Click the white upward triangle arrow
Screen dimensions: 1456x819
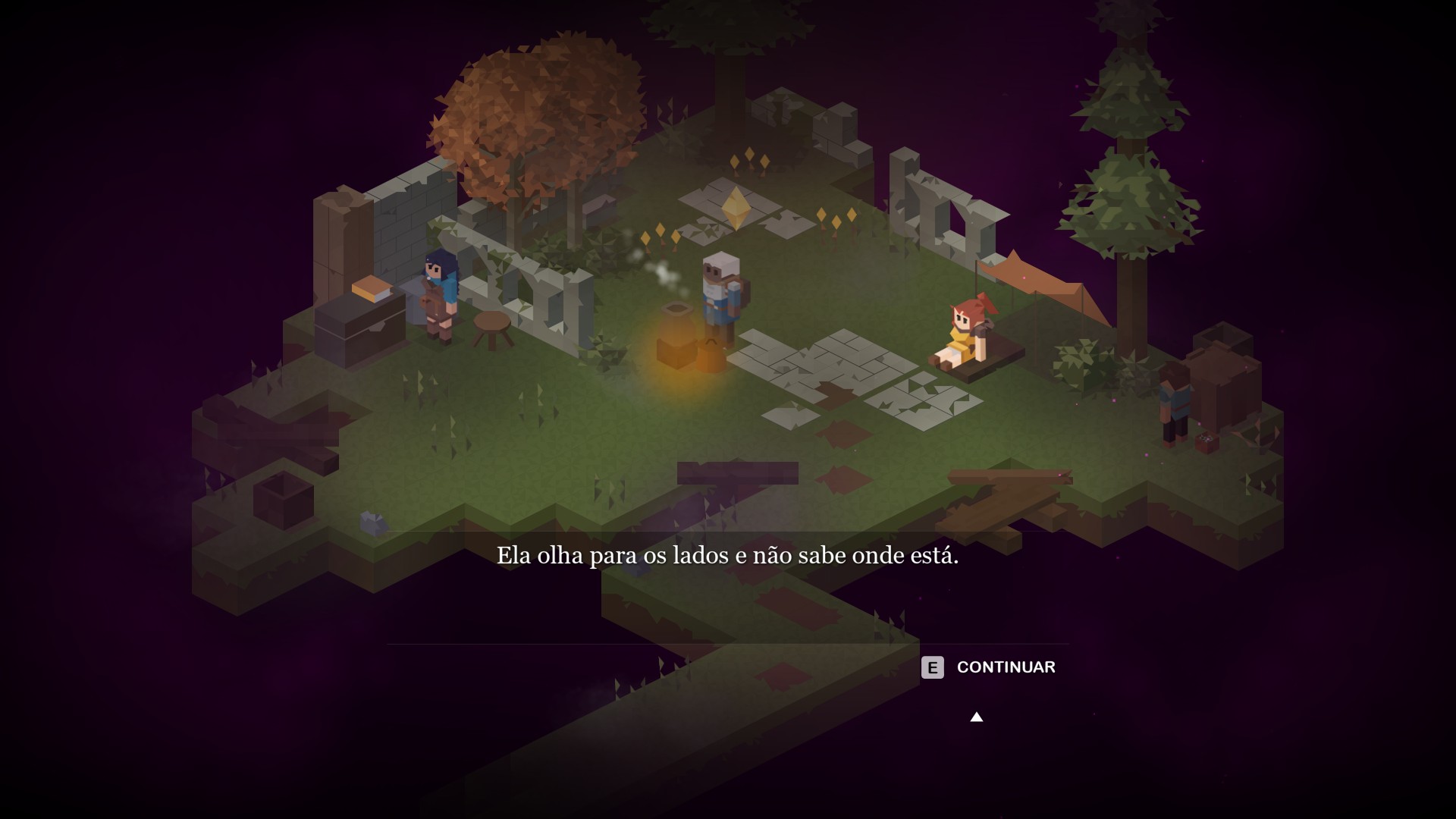[x=977, y=717]
